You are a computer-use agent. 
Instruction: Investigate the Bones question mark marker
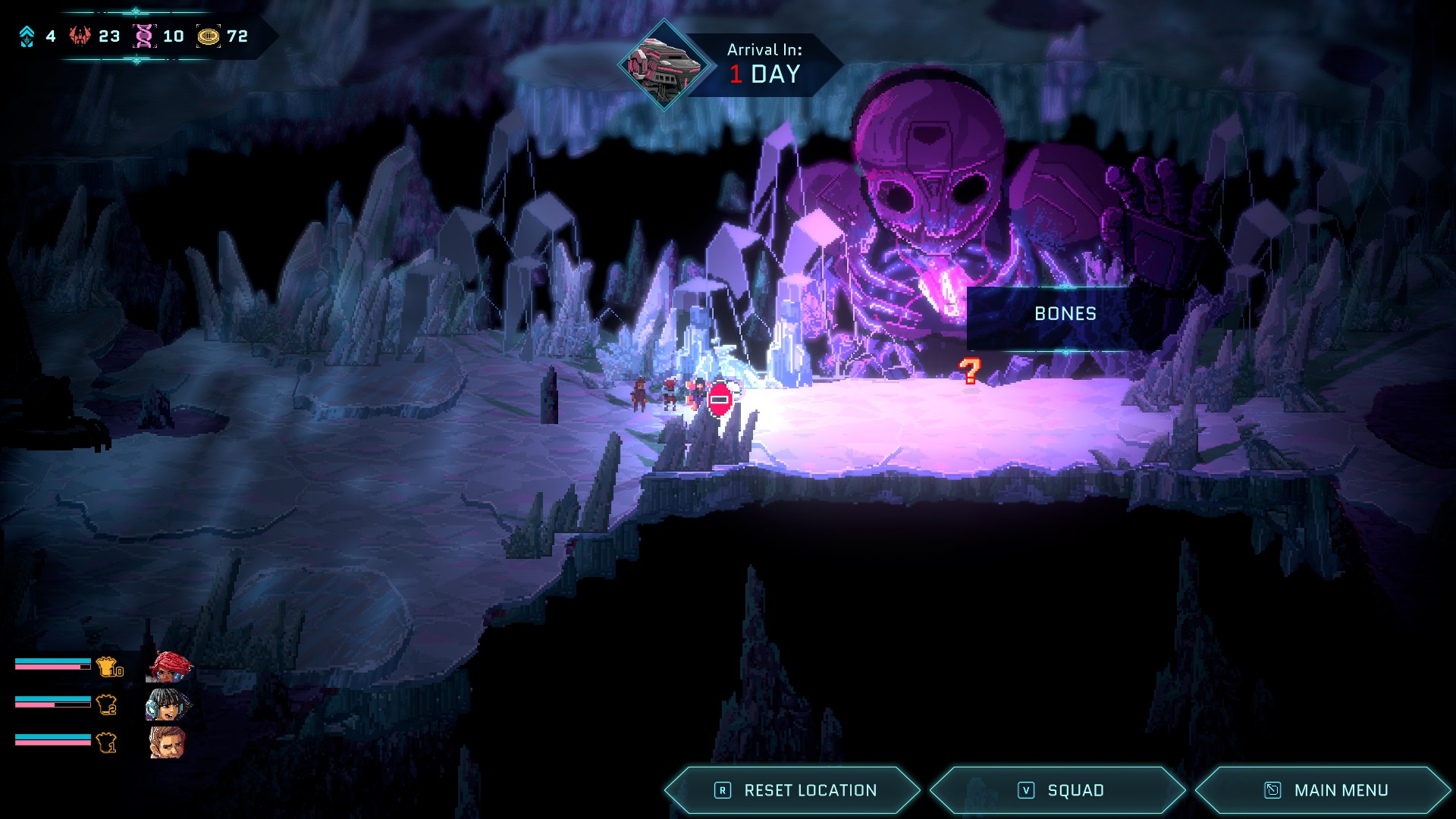pos(969,371)
